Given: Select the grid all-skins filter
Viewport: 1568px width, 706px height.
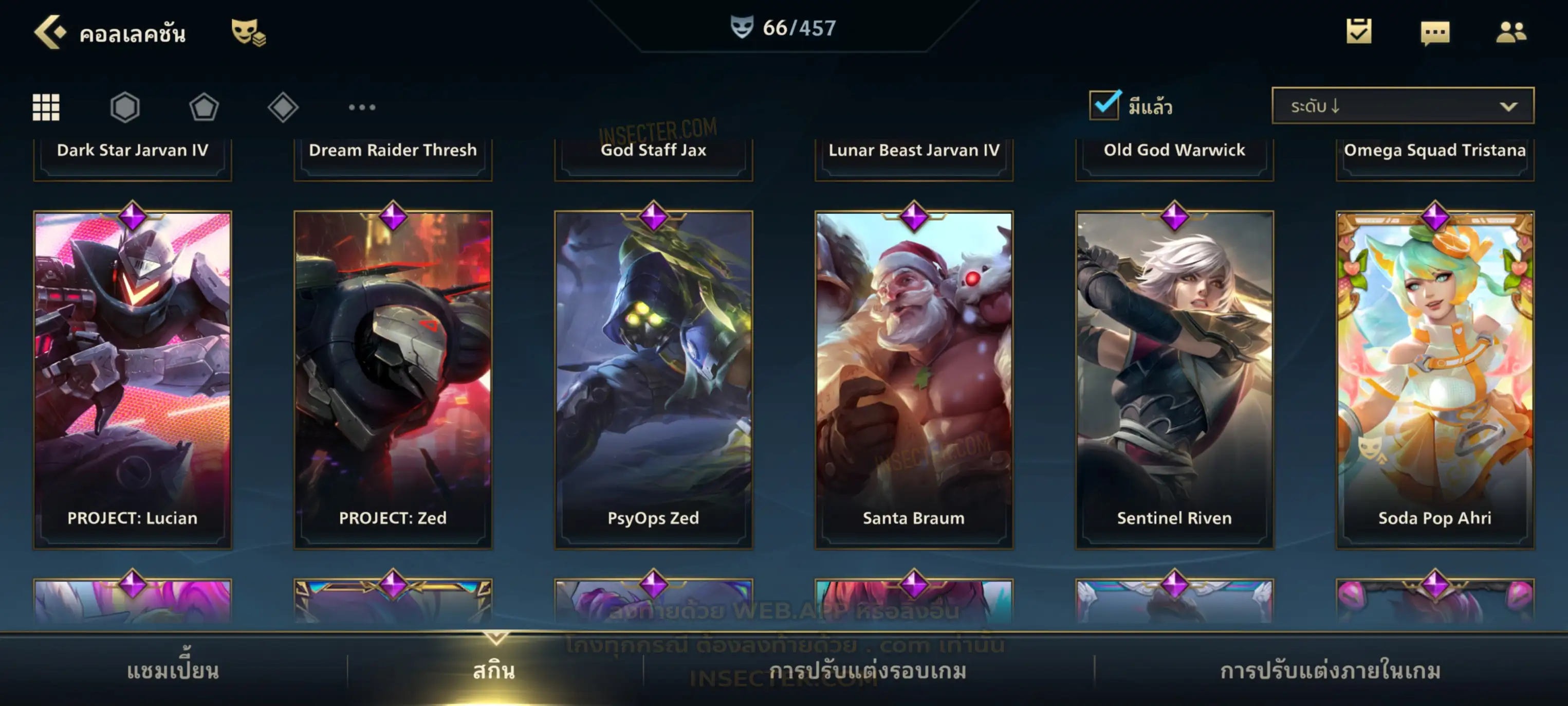Looking at the screenshot, I should click(46, 107).
